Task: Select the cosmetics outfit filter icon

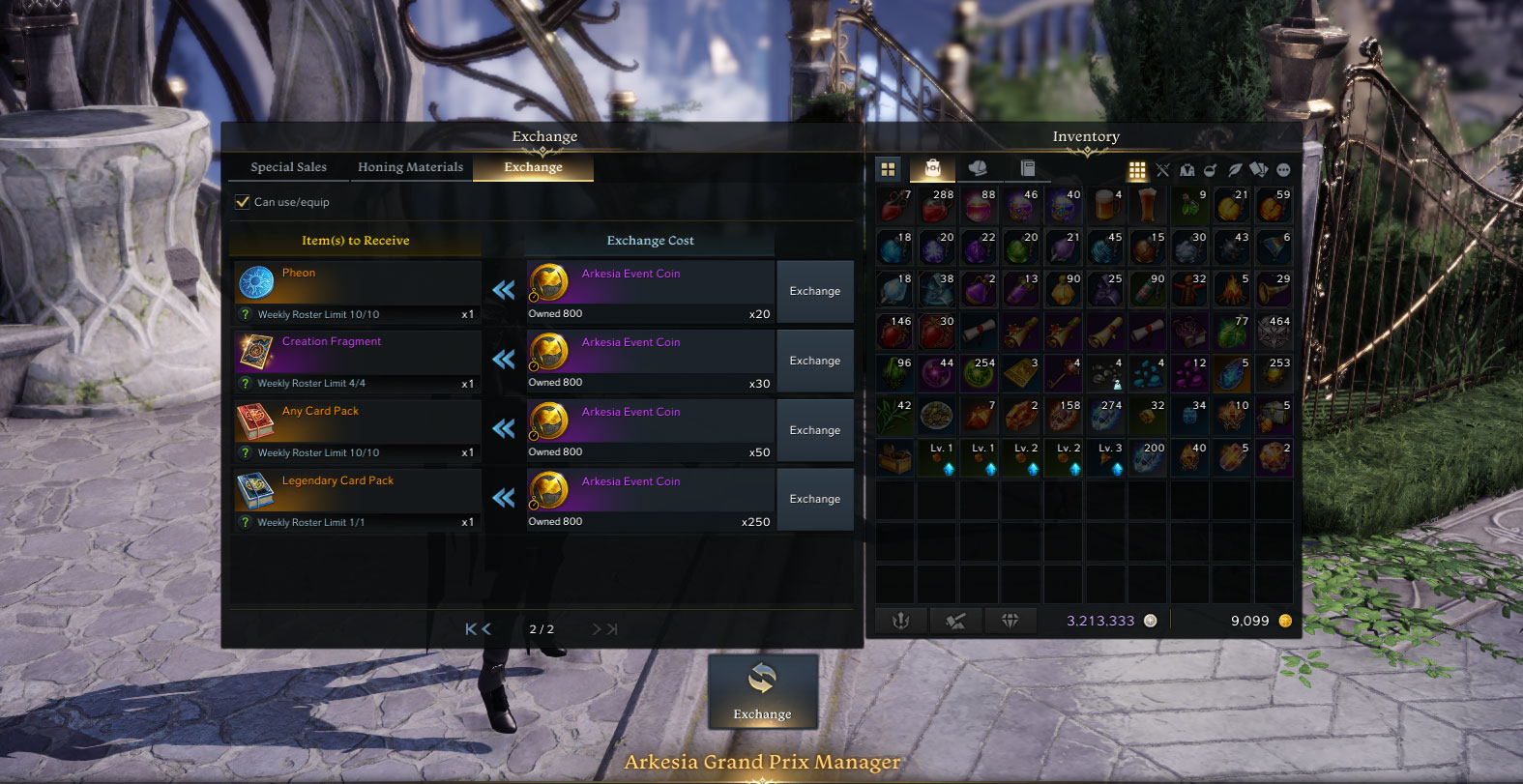Action: (1187, 169)
